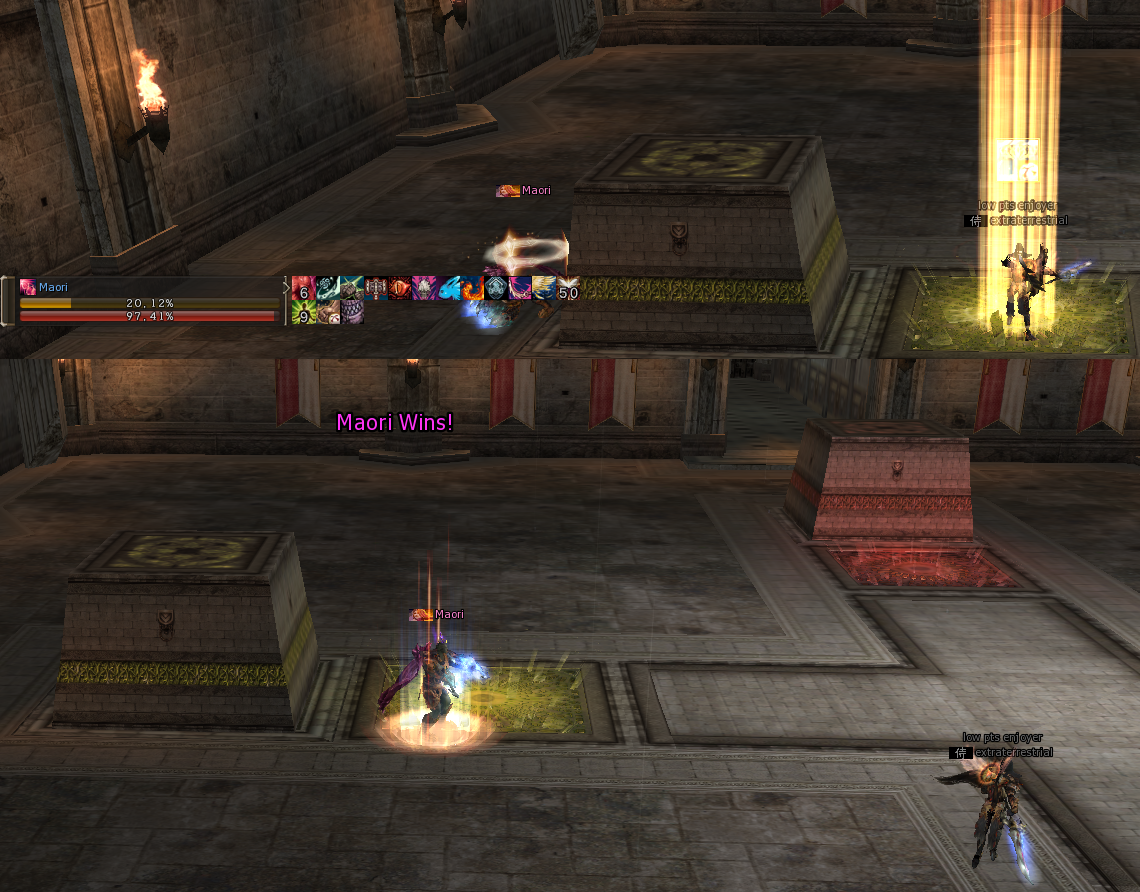Click the white wings buff showing 50

tap(568, 288)
